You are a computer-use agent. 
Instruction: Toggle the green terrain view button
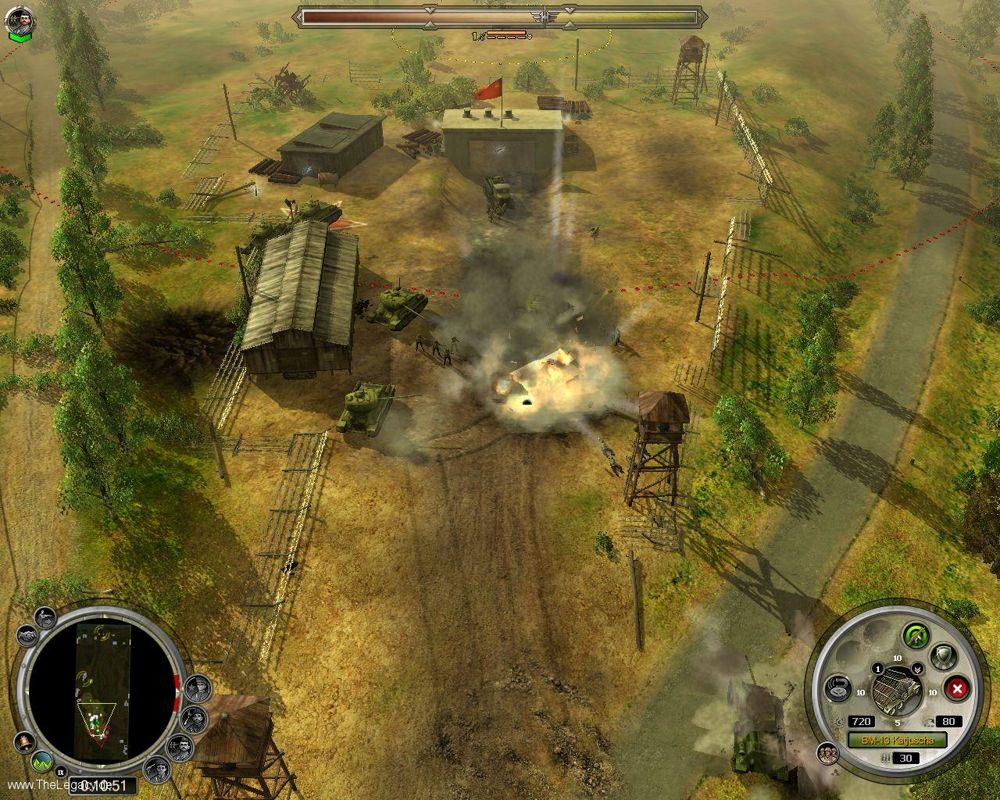[44, 759]
